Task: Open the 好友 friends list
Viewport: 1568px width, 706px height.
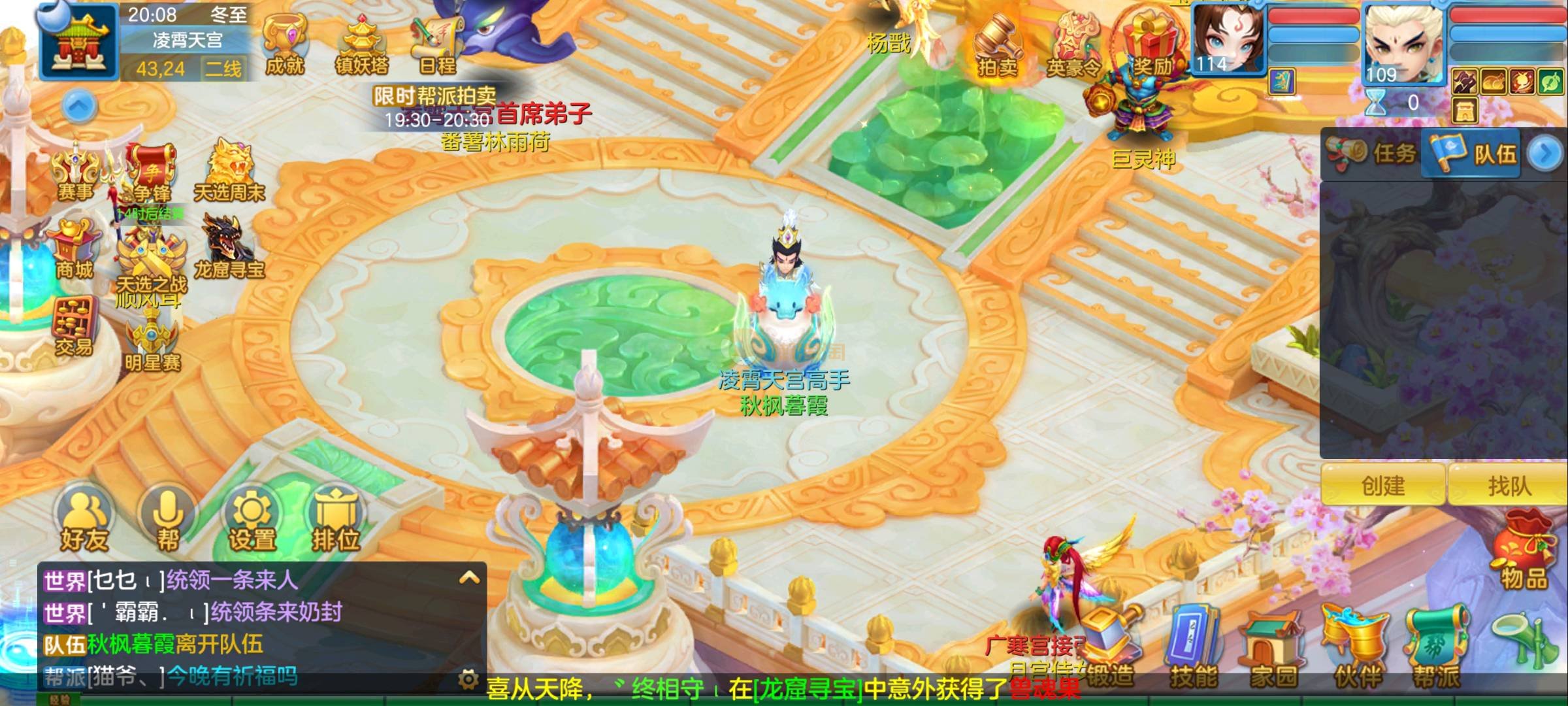Action: tap(84, 520)
